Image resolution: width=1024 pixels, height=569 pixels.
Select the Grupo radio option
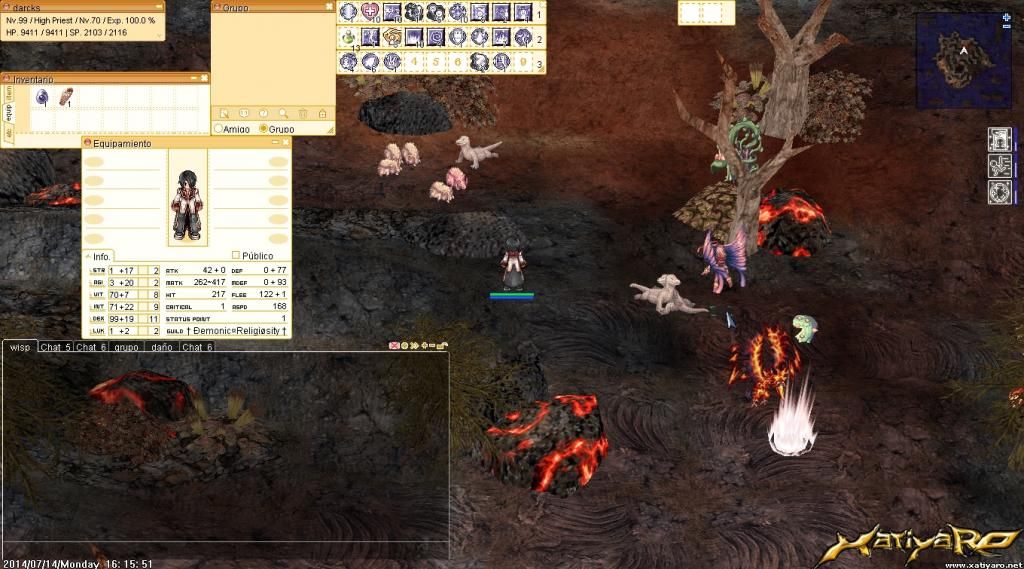click(264, 129)
